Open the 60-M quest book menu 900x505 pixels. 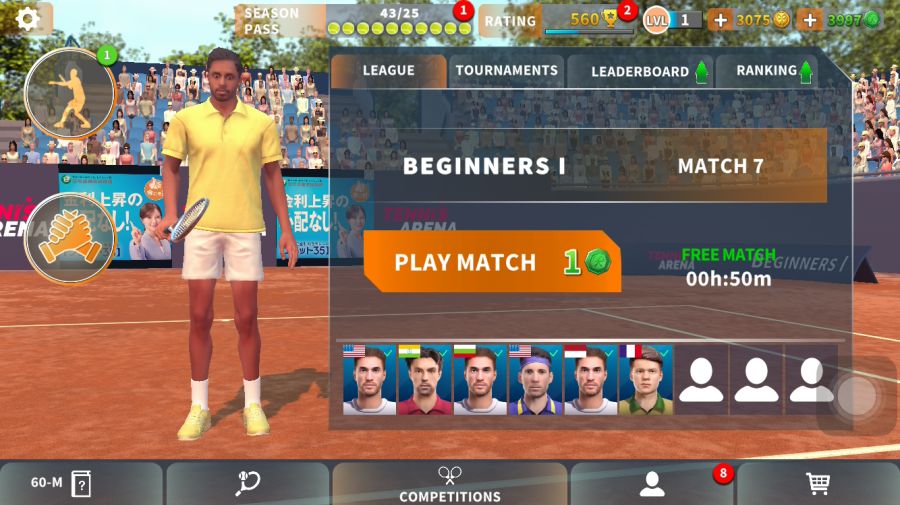(x=81, y=483)
